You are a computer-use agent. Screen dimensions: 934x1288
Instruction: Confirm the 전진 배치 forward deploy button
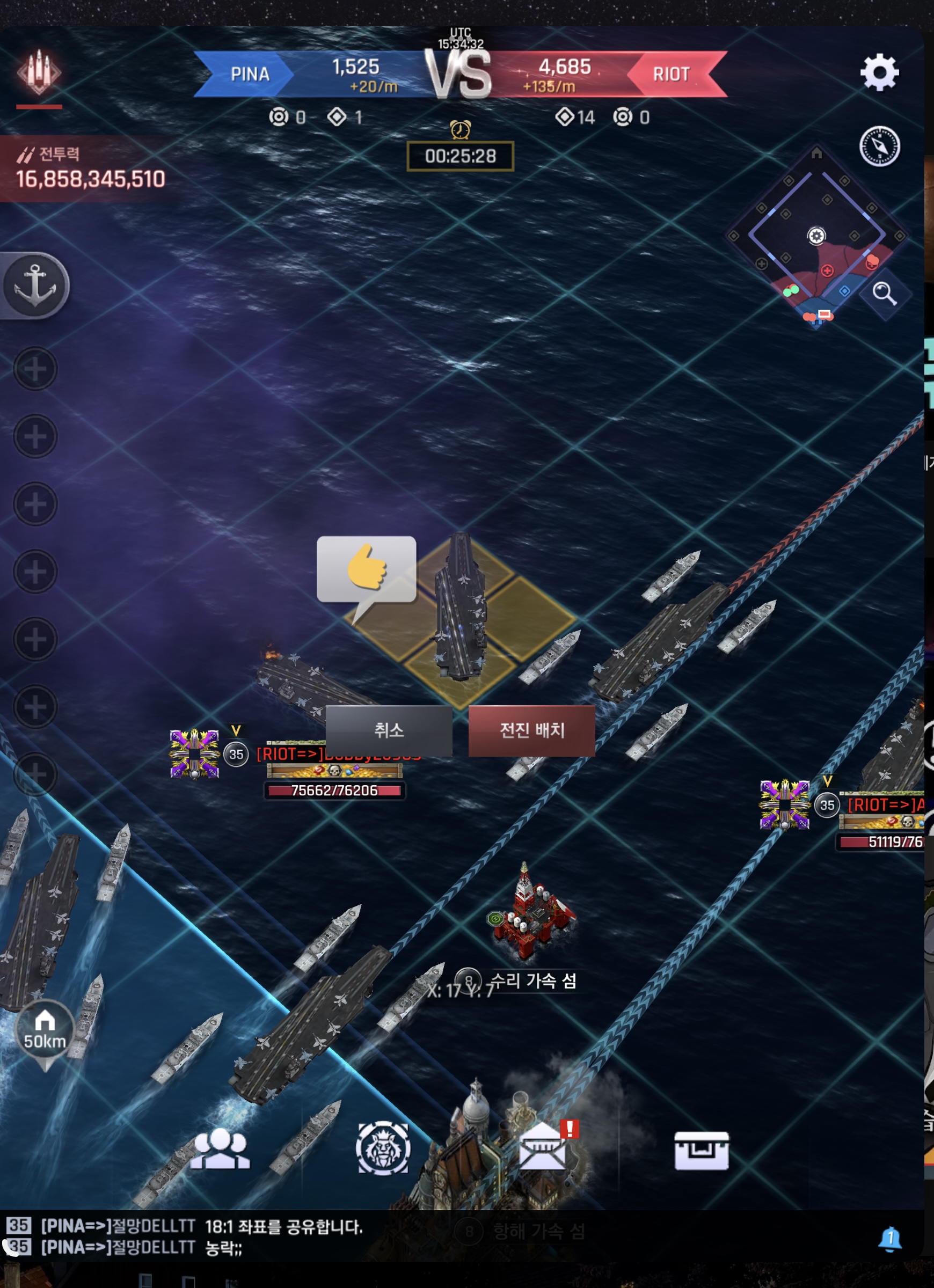531,730
